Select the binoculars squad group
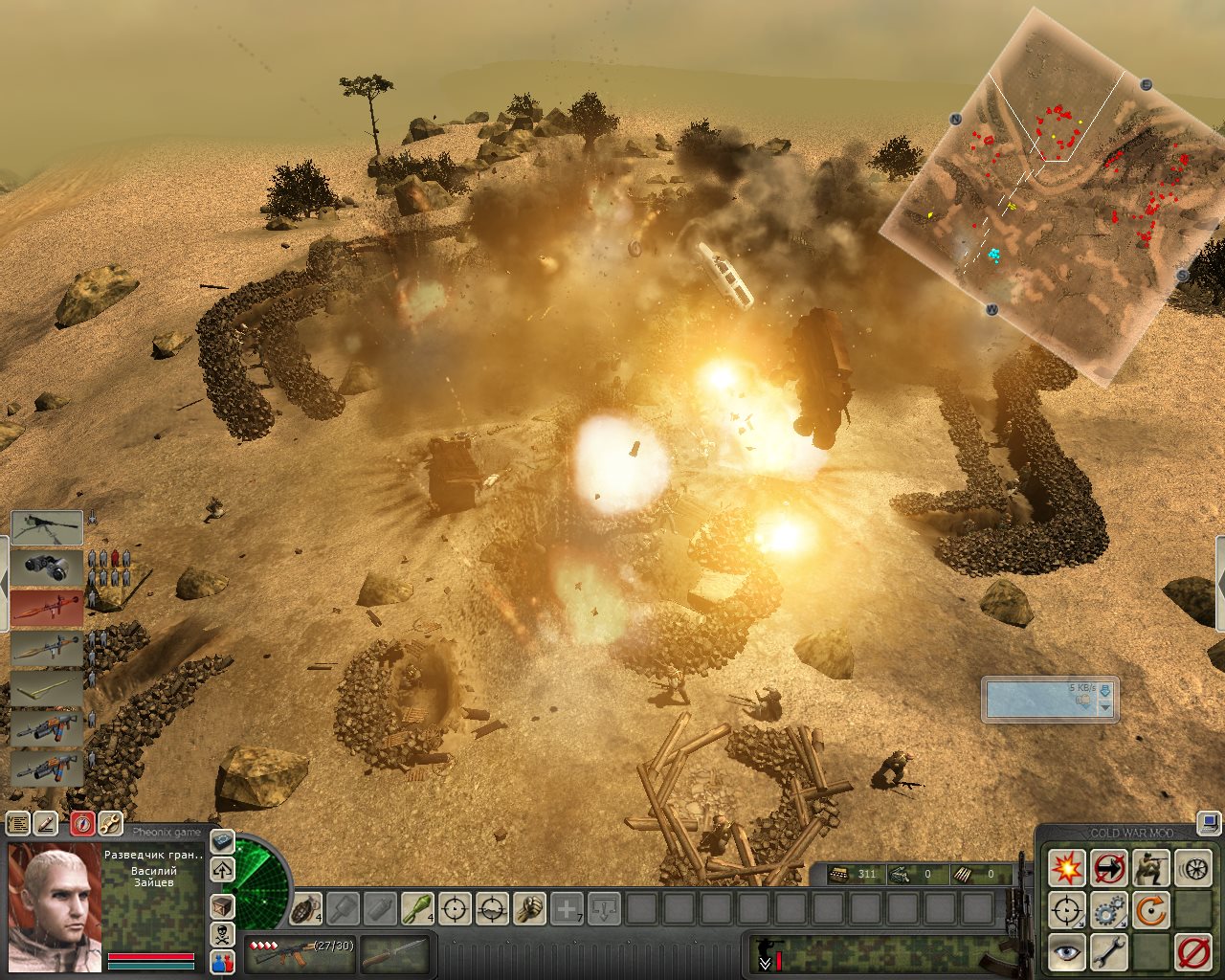The height and width of the screenshot is (980, 1225). tap(46, 568)
